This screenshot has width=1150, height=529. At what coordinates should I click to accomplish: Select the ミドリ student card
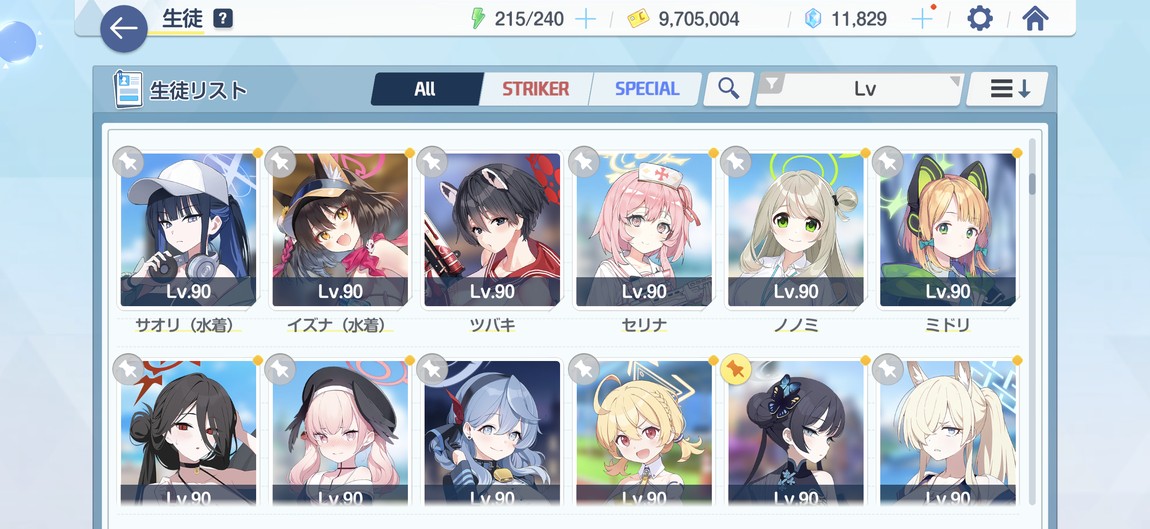coord(948,232)
